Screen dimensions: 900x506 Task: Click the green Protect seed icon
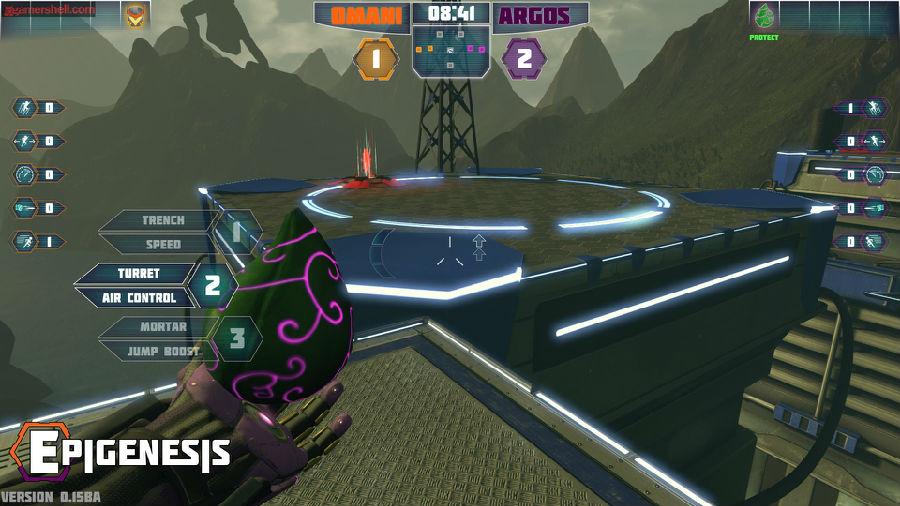point(764,17)
